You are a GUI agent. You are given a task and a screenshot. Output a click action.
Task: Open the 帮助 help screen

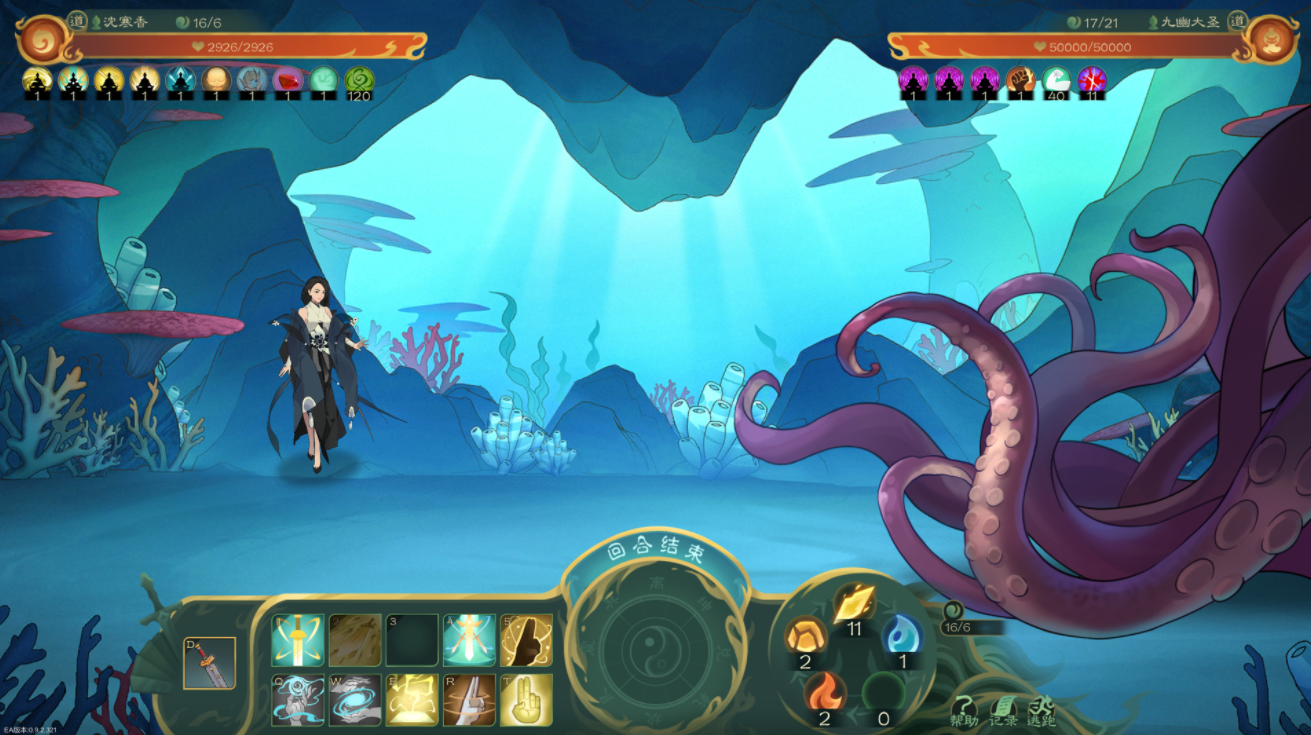pyautogui.click(x=963, y=710)
